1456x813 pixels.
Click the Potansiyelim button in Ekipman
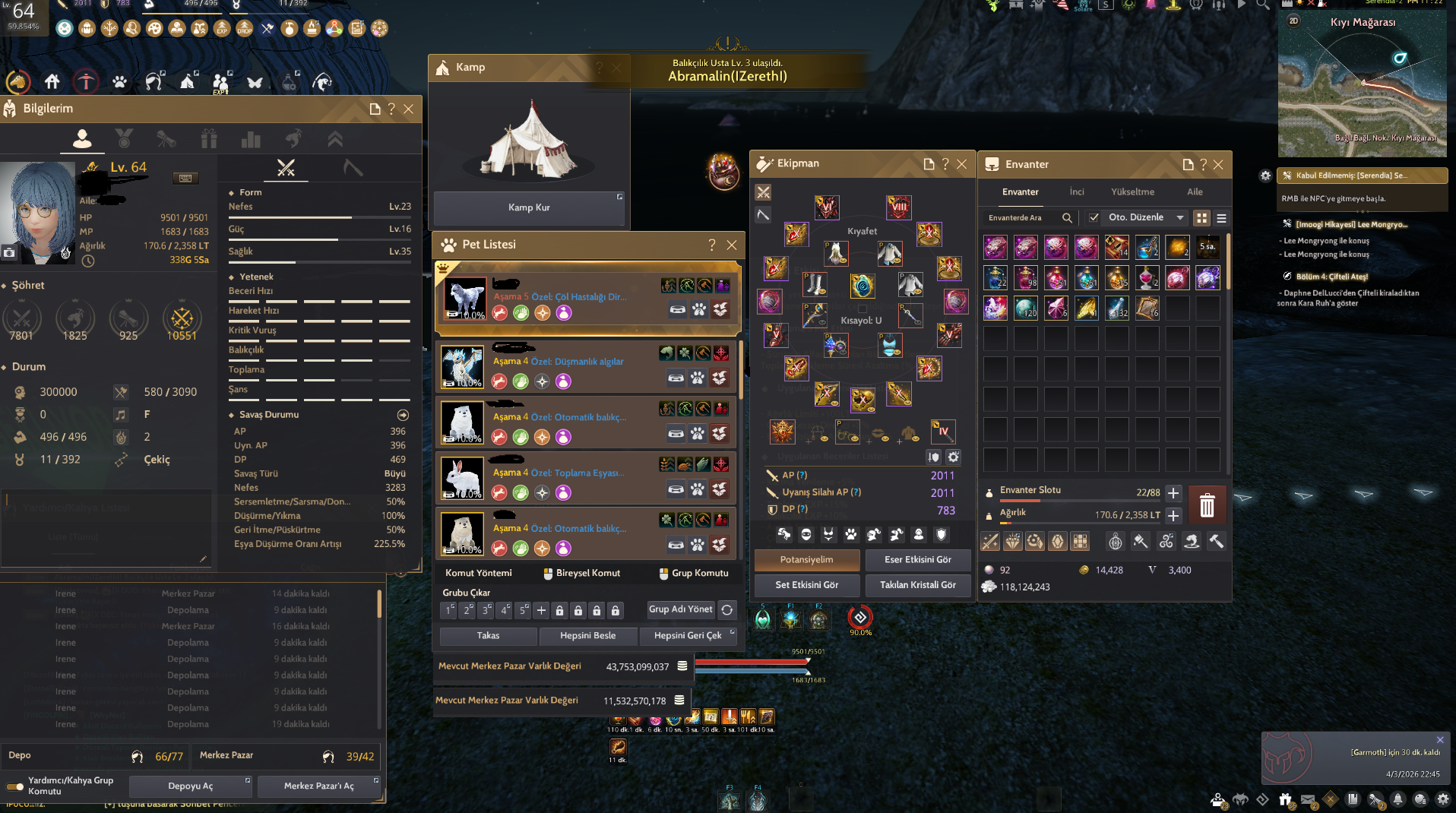pyautogui.click(x=806, y=560)
